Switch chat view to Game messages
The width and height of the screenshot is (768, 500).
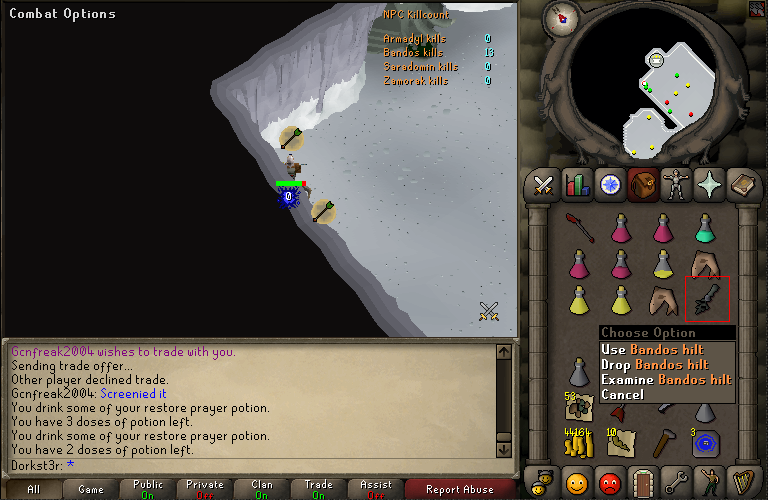tap(91, 490)
